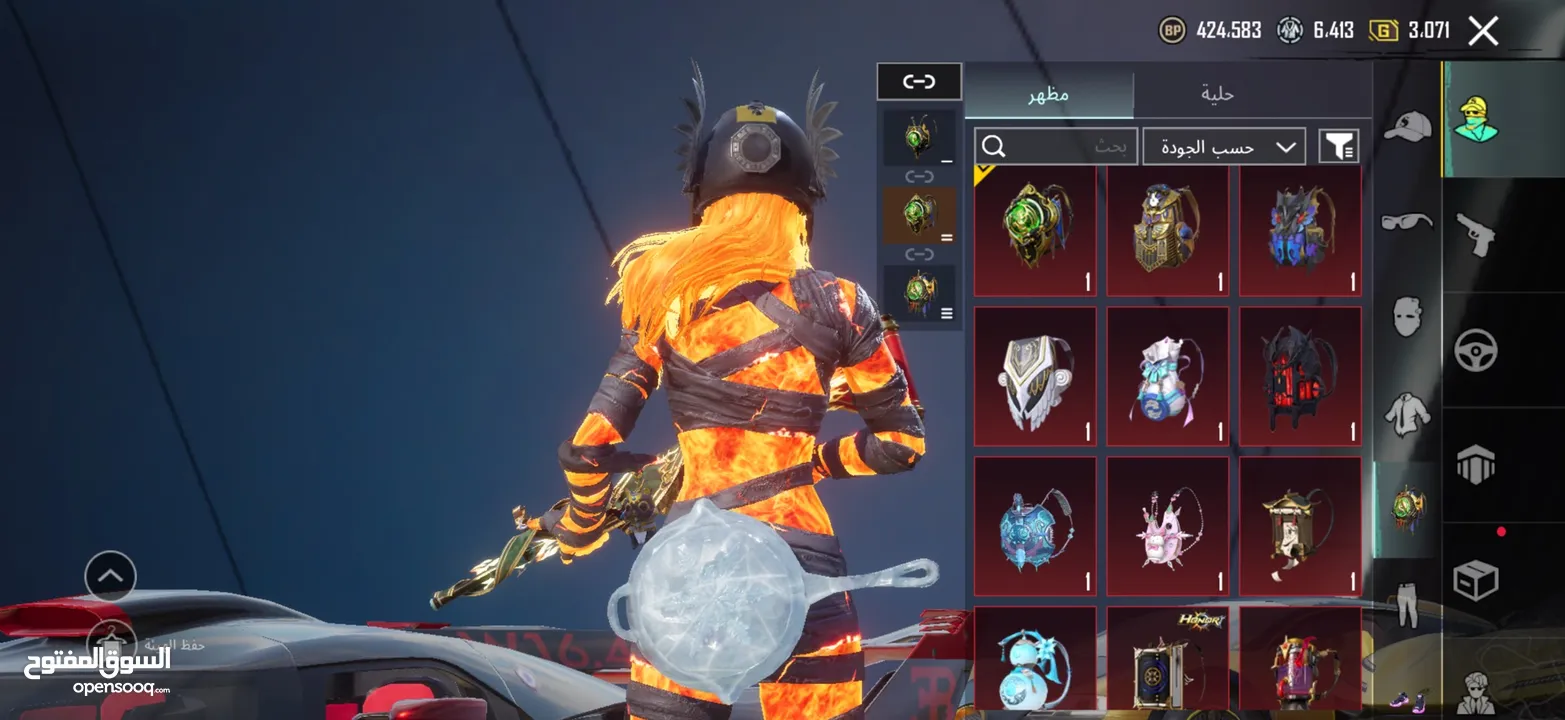The width and height of the screenshot is (1565, 720).
Task: Open the pistol weapons section
Action: point(1475,234)
